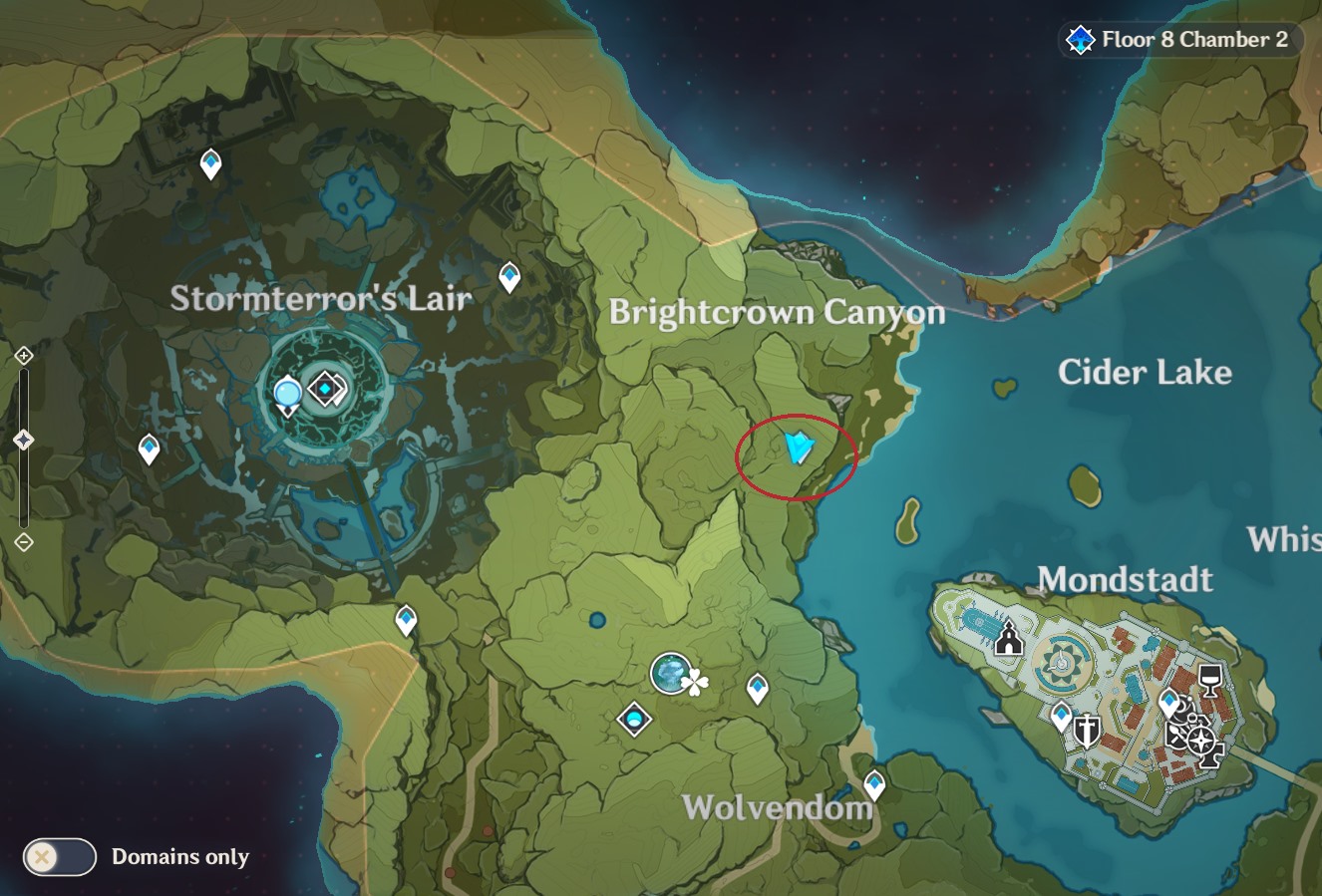Select the player arrow in Brightcrown Canyon
The height and width of the screenshot is (896, 1322).
tap(799, 448)
